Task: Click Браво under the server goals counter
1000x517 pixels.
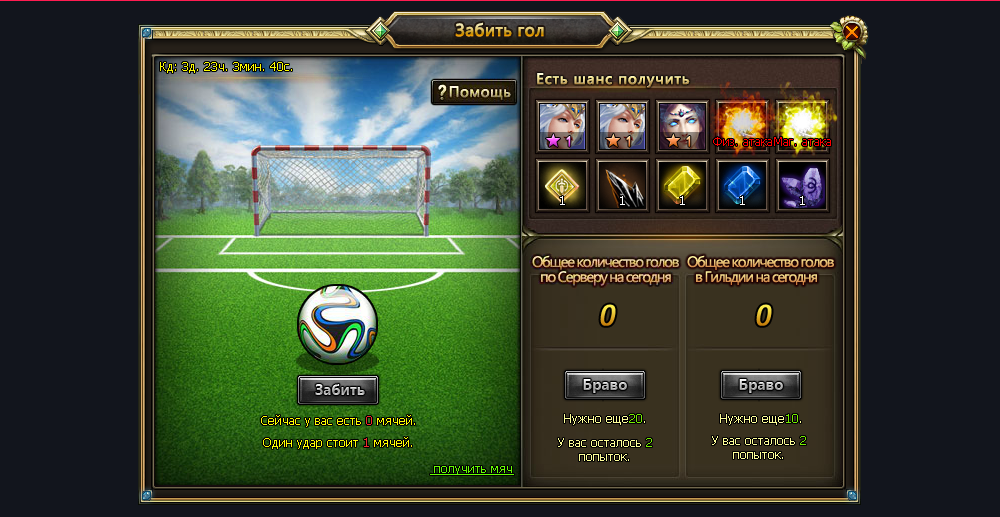Action: [x=605, y=385]
